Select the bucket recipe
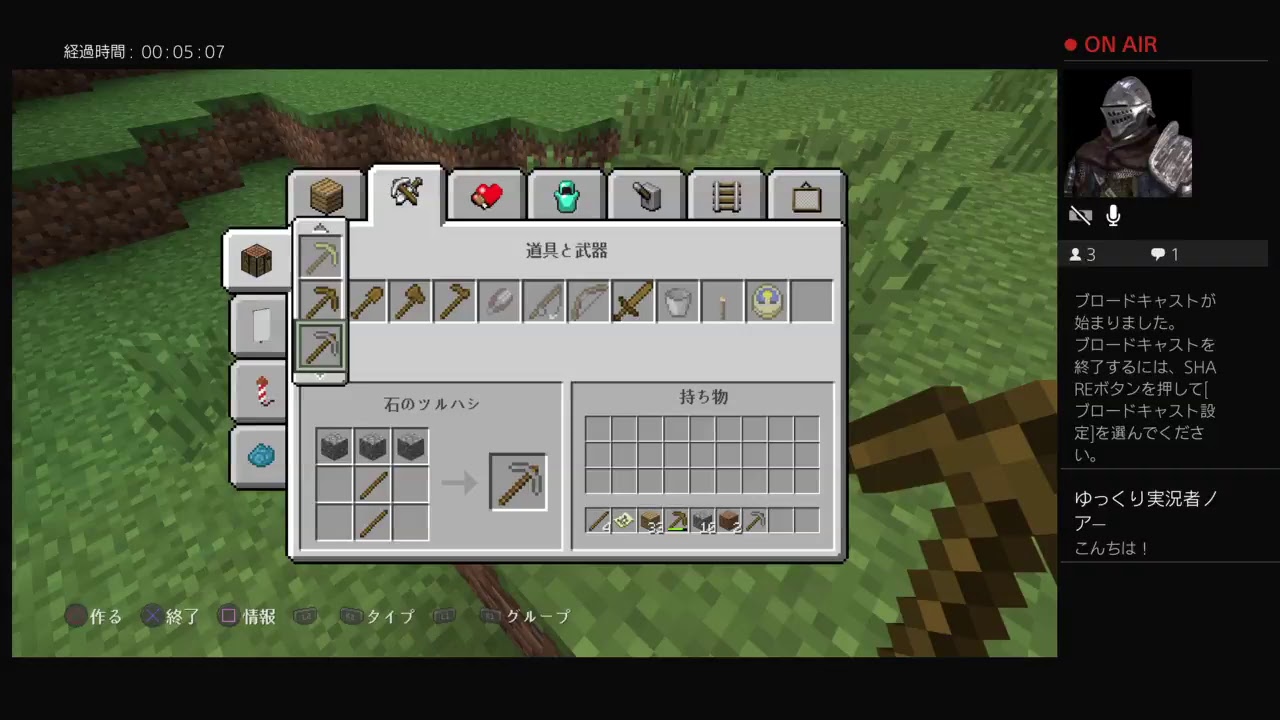Image resolution: width=1280 pixels, height=720 pixels. pos(678,302)
